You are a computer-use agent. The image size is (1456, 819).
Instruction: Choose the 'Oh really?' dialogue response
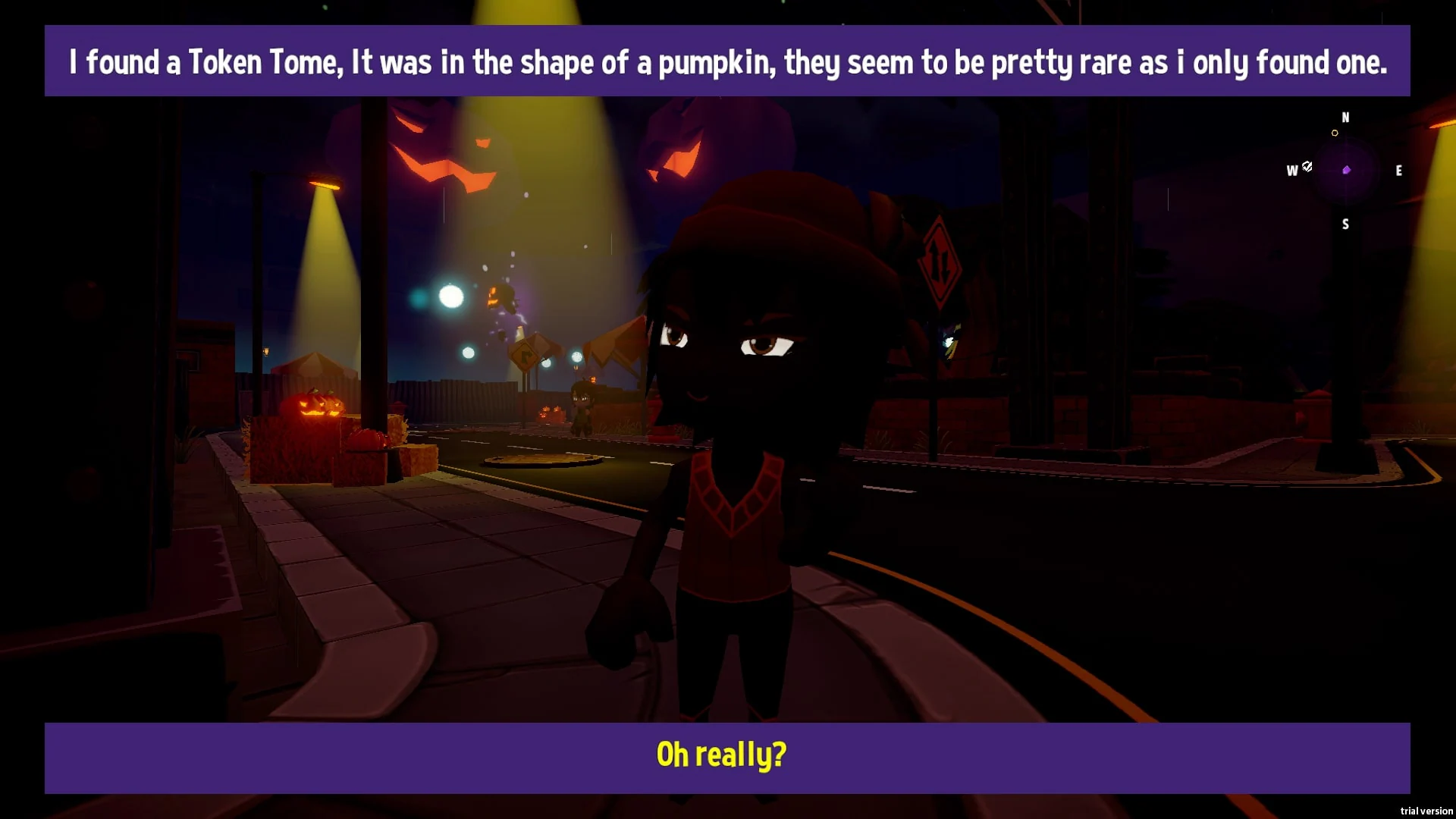720,755
